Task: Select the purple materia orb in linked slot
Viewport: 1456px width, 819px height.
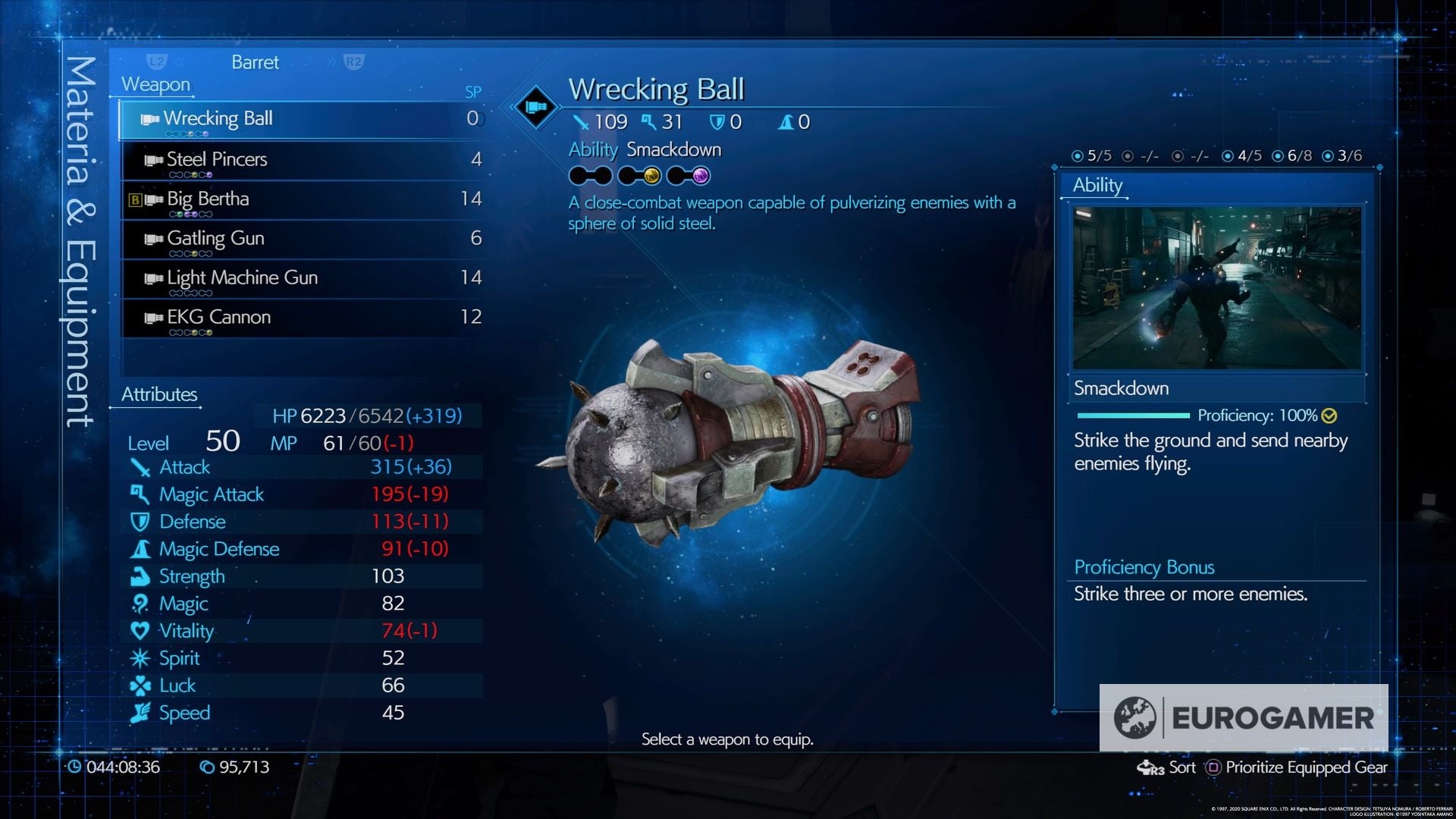Action: click(699, 176)
